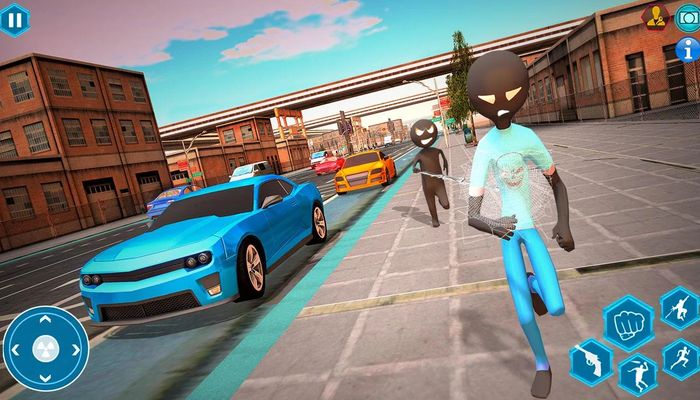Use the throwing action icon
Viewport: 700px width, 400px height.
pos(636,375)
